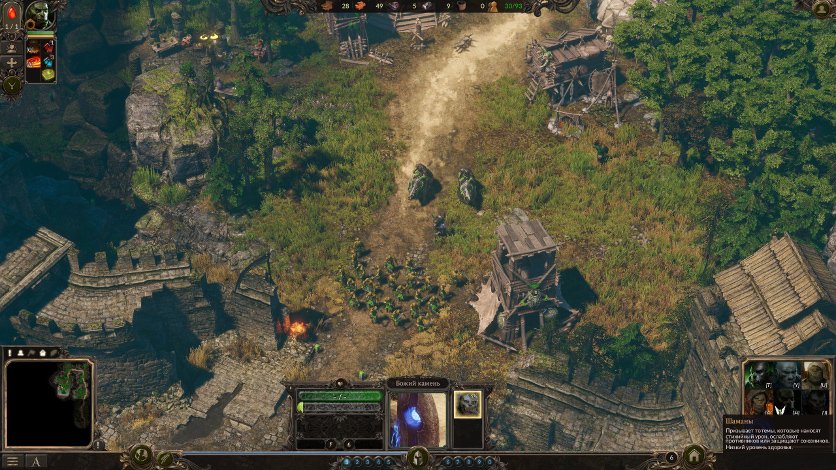836x470 pixels.
Task: Click the stone head unit slot
Action: pos(467,404)
